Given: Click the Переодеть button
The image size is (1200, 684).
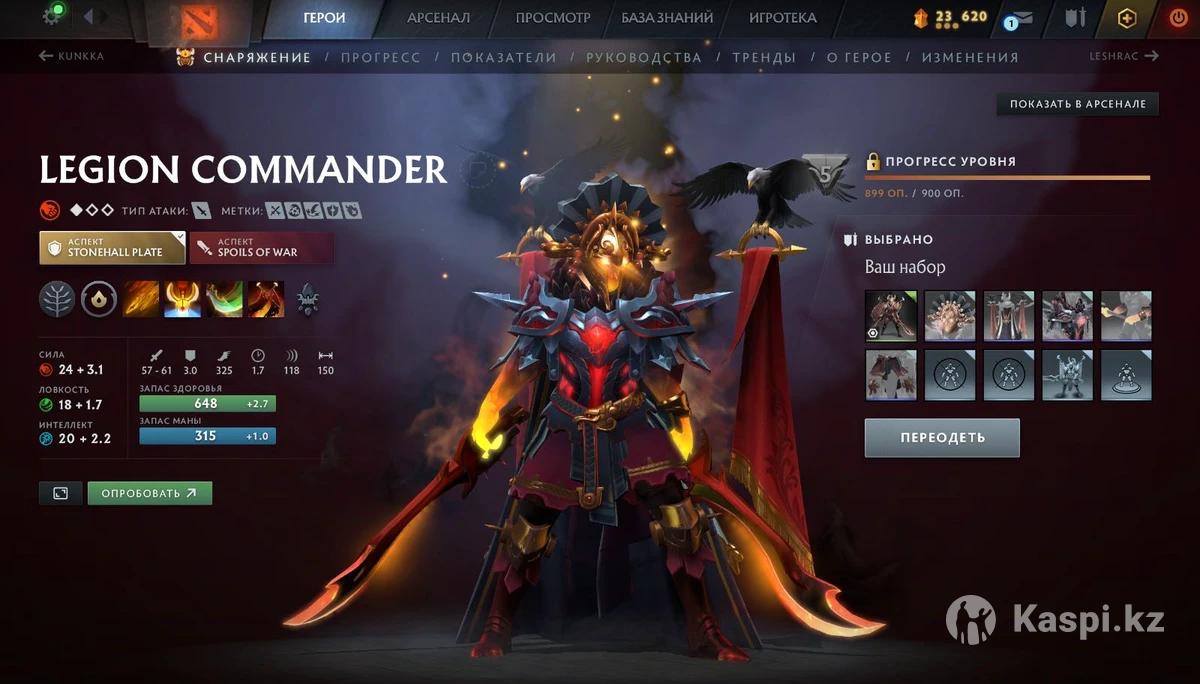Looking at the screenshot, I should tap(942, 438).
